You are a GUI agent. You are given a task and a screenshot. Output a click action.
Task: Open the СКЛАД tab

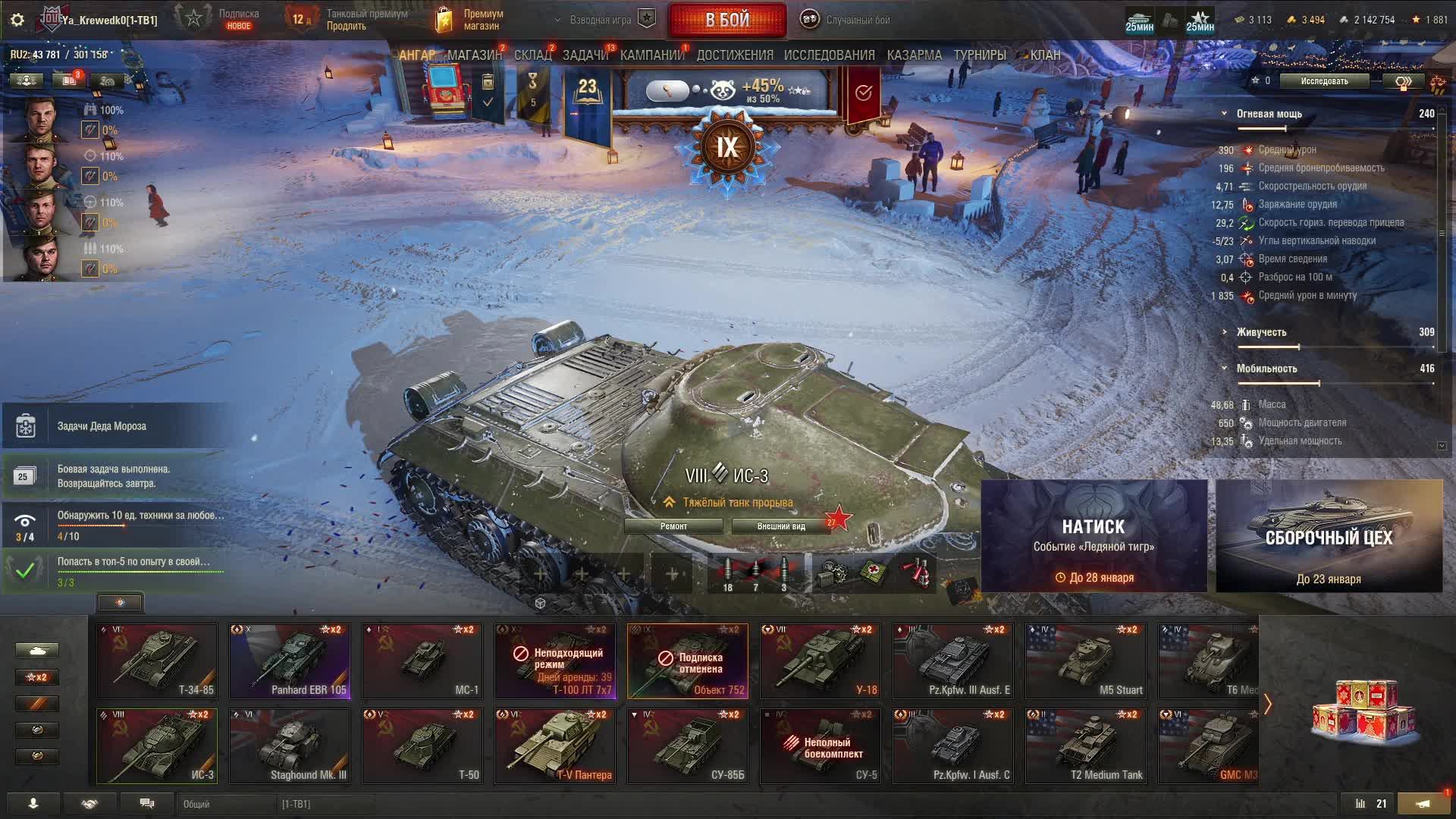532,55
